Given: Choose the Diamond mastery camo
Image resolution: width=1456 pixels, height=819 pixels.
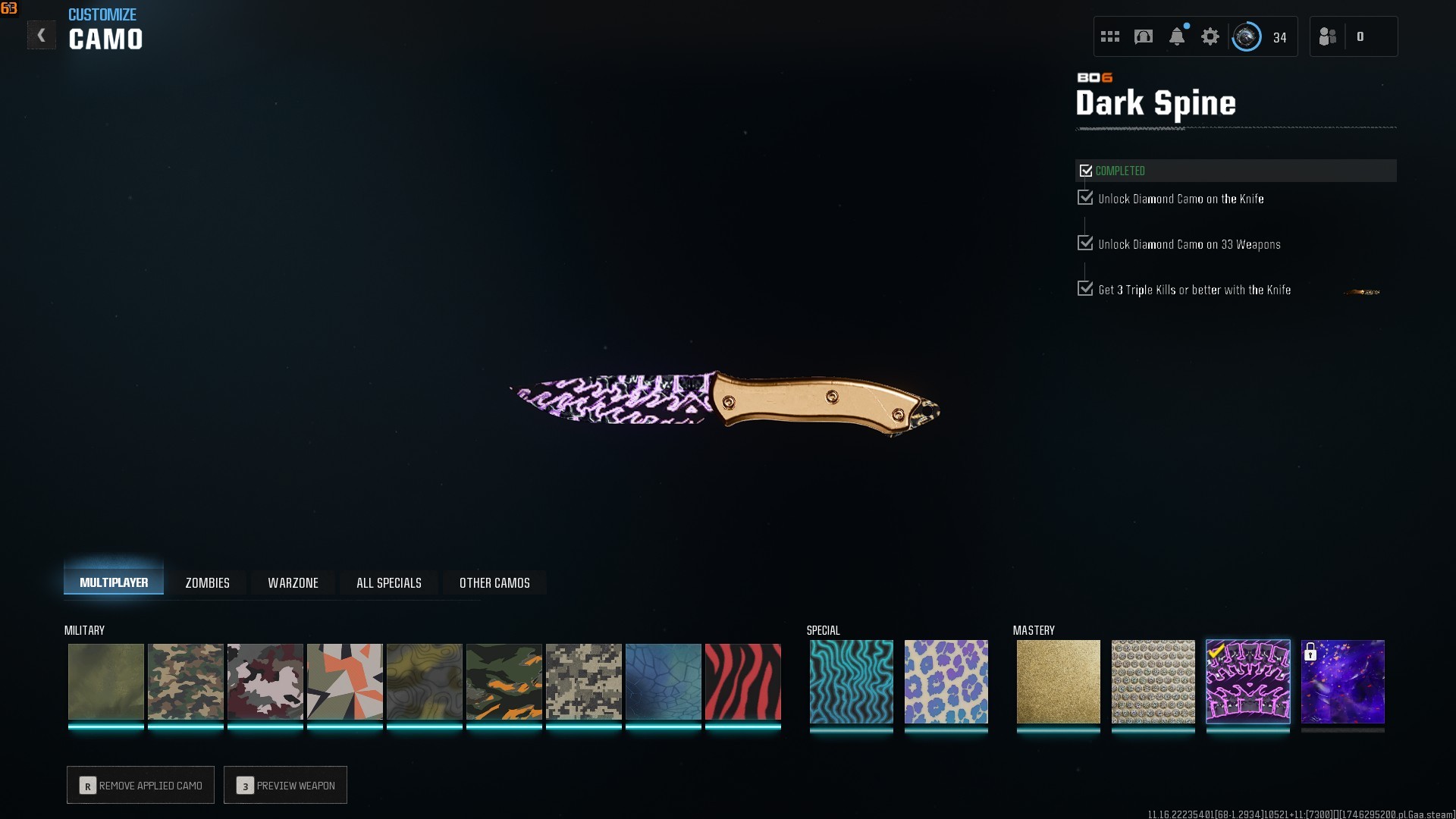Looking at the screenshot, I should pyautogui.click(x=1153, y=681).
